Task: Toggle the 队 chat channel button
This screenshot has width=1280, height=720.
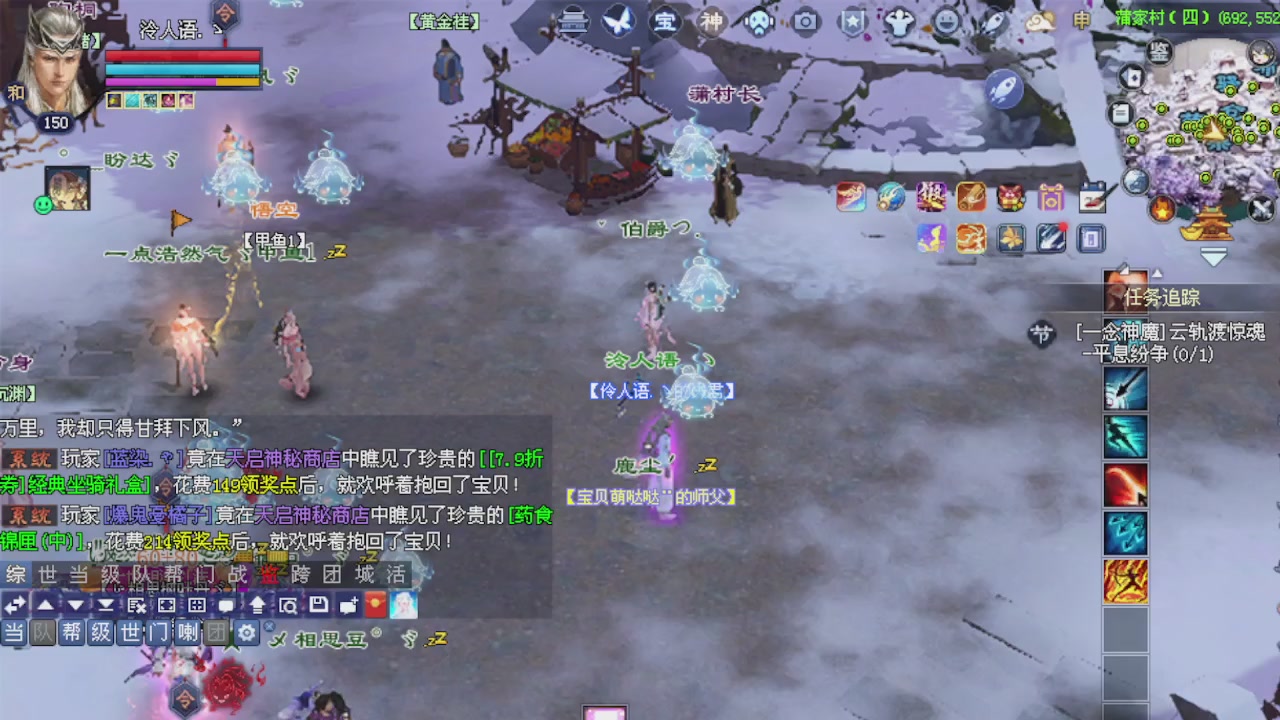Action: 43,633
